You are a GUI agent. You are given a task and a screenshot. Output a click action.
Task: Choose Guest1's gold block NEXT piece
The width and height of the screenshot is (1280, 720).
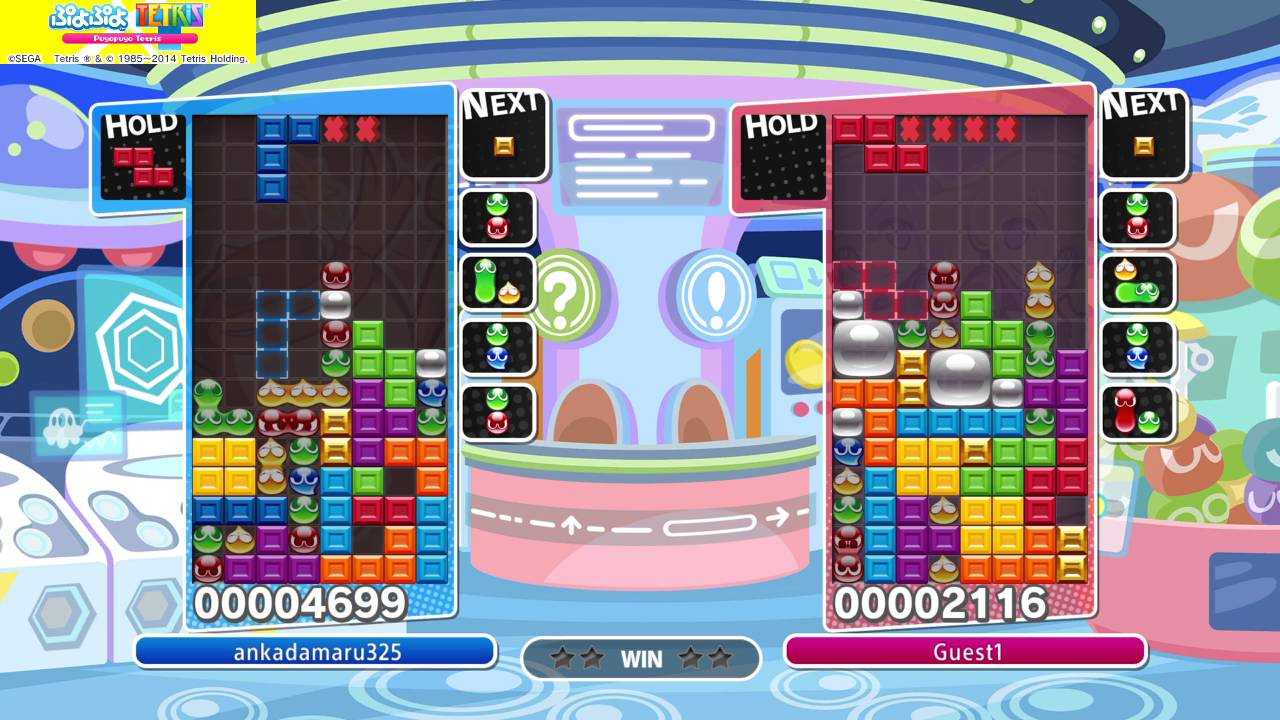(x=1144, y=146)
